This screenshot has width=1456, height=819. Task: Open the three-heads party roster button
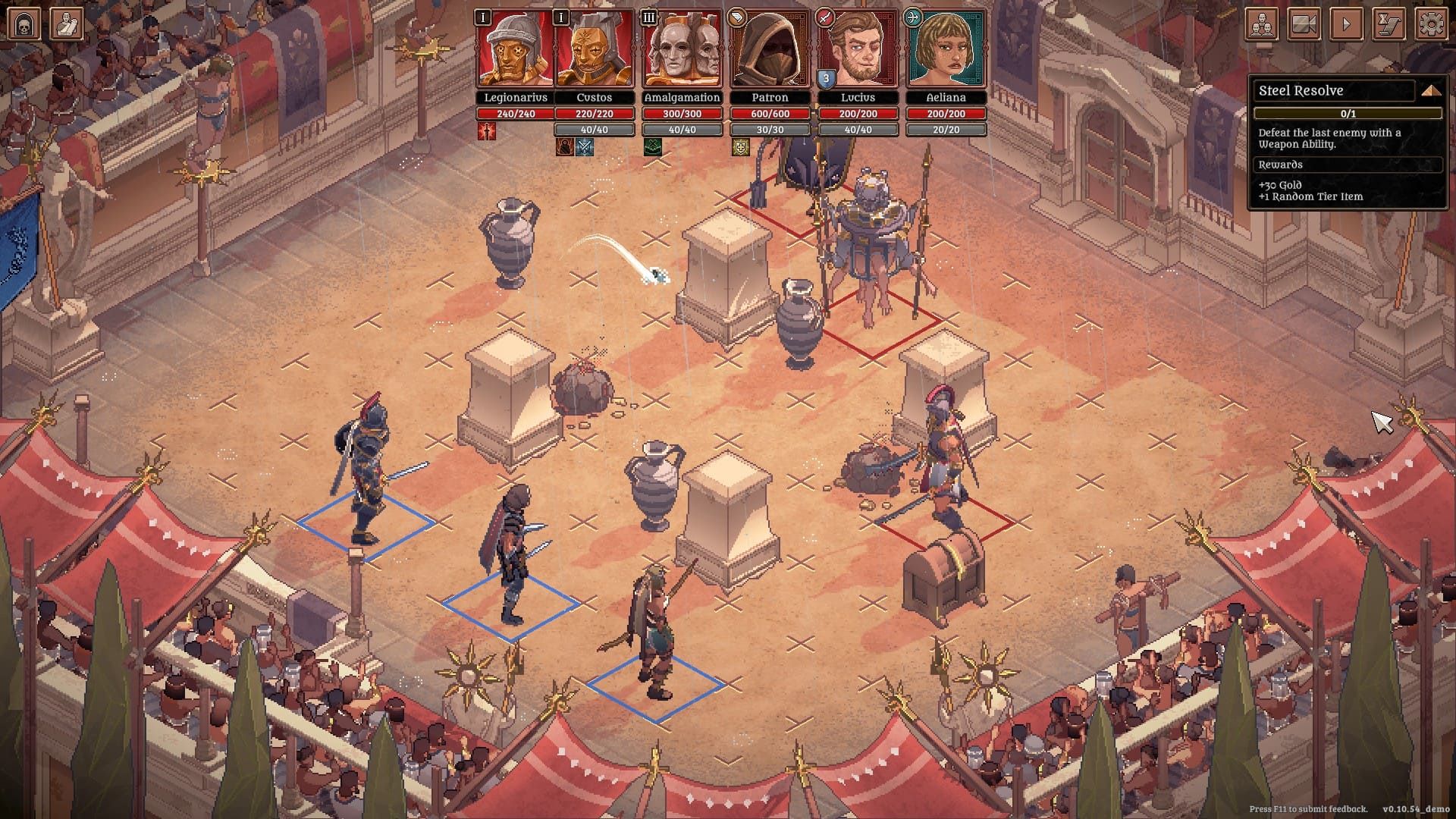pos(1262,24)
